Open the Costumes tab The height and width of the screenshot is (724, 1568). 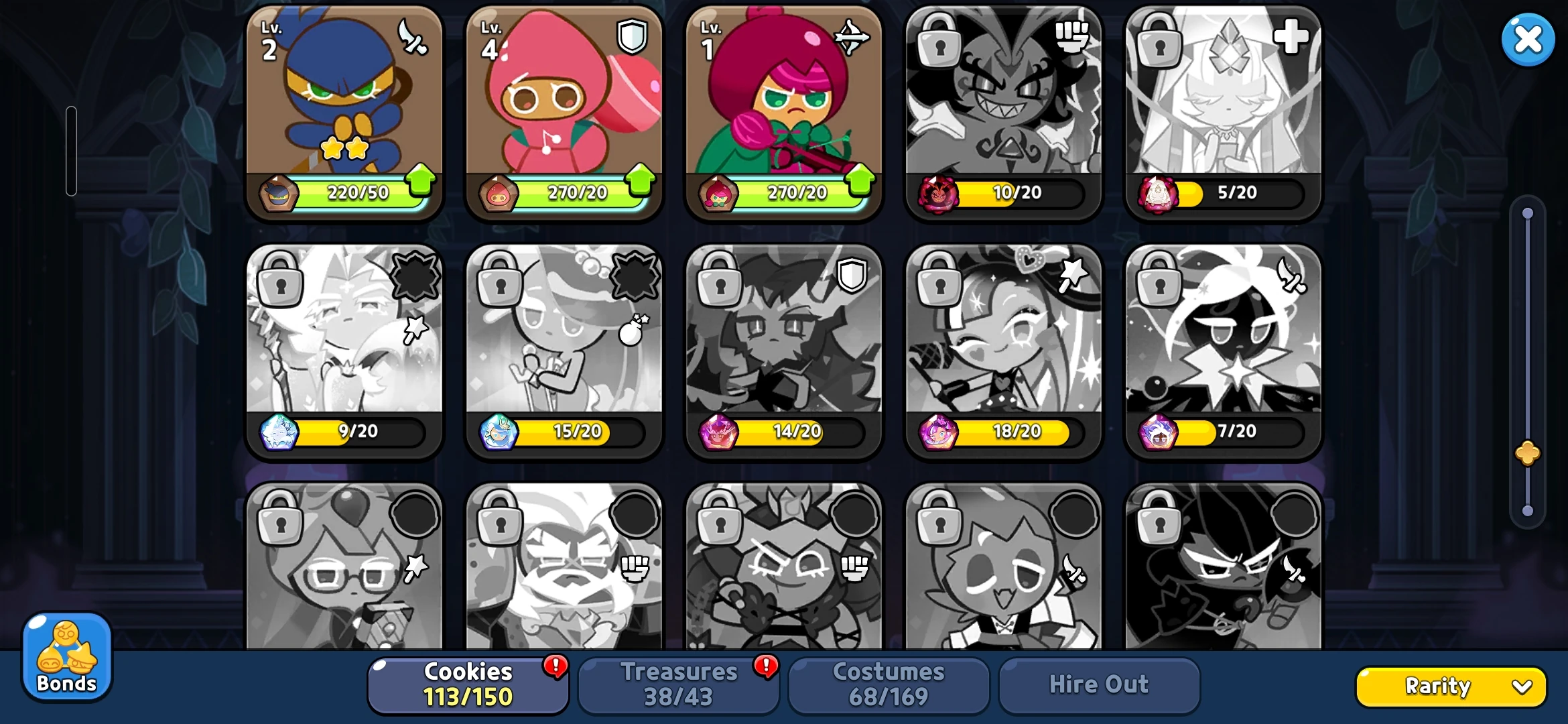tap(889, 684)
